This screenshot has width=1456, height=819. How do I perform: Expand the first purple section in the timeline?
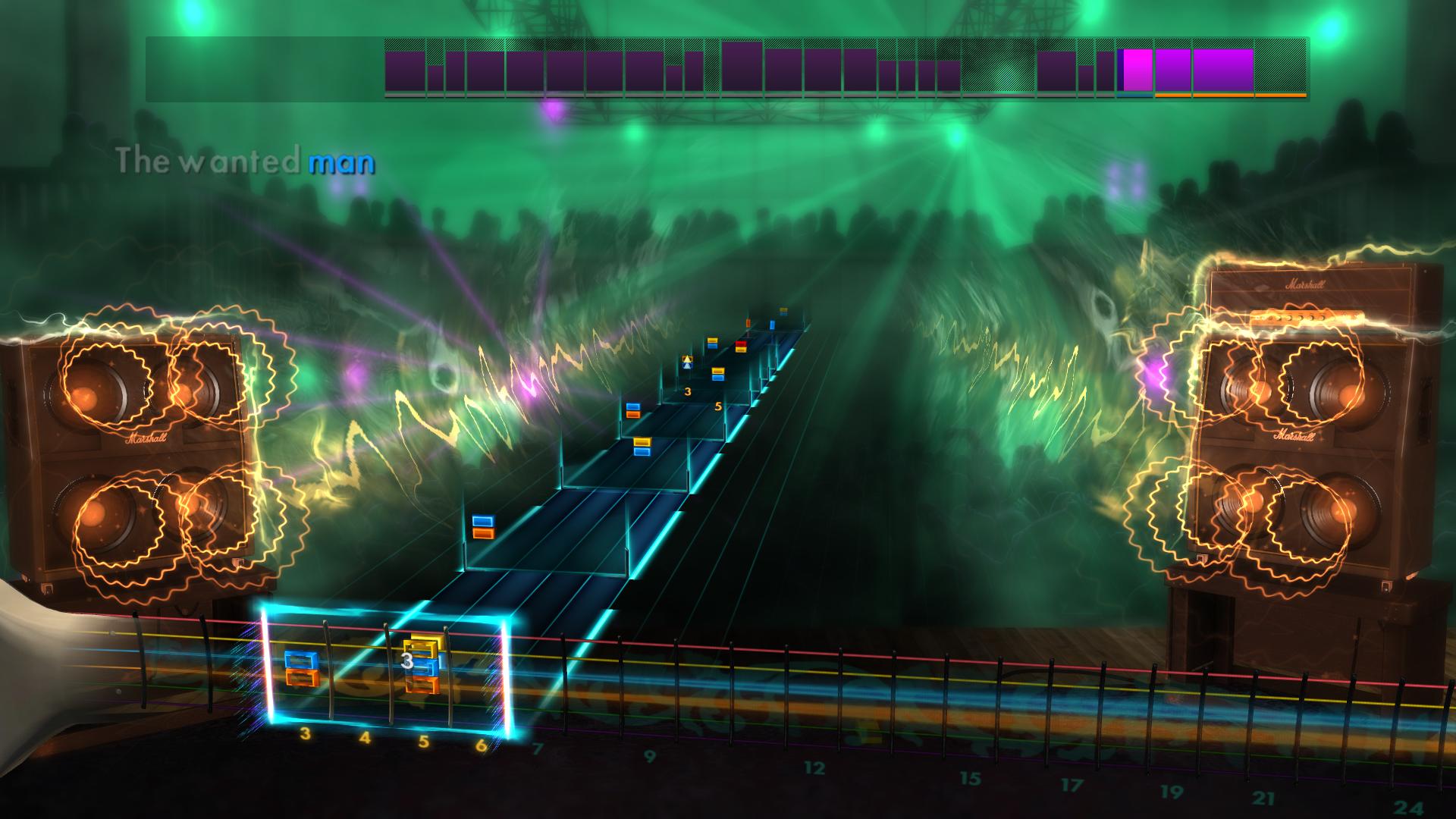[x=404, y=68]
